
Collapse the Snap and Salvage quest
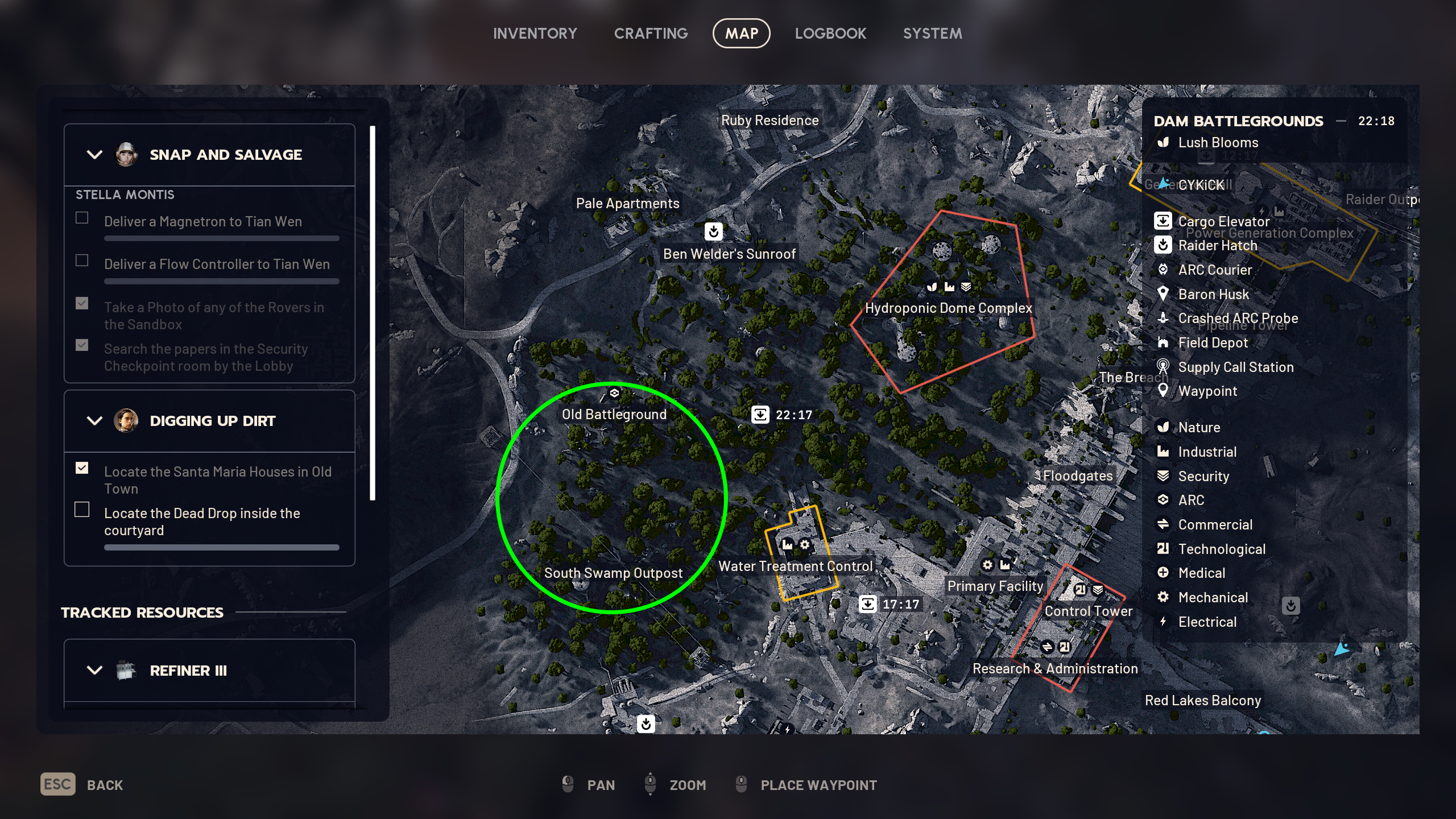pyautogui.click(x=95, y=154)
